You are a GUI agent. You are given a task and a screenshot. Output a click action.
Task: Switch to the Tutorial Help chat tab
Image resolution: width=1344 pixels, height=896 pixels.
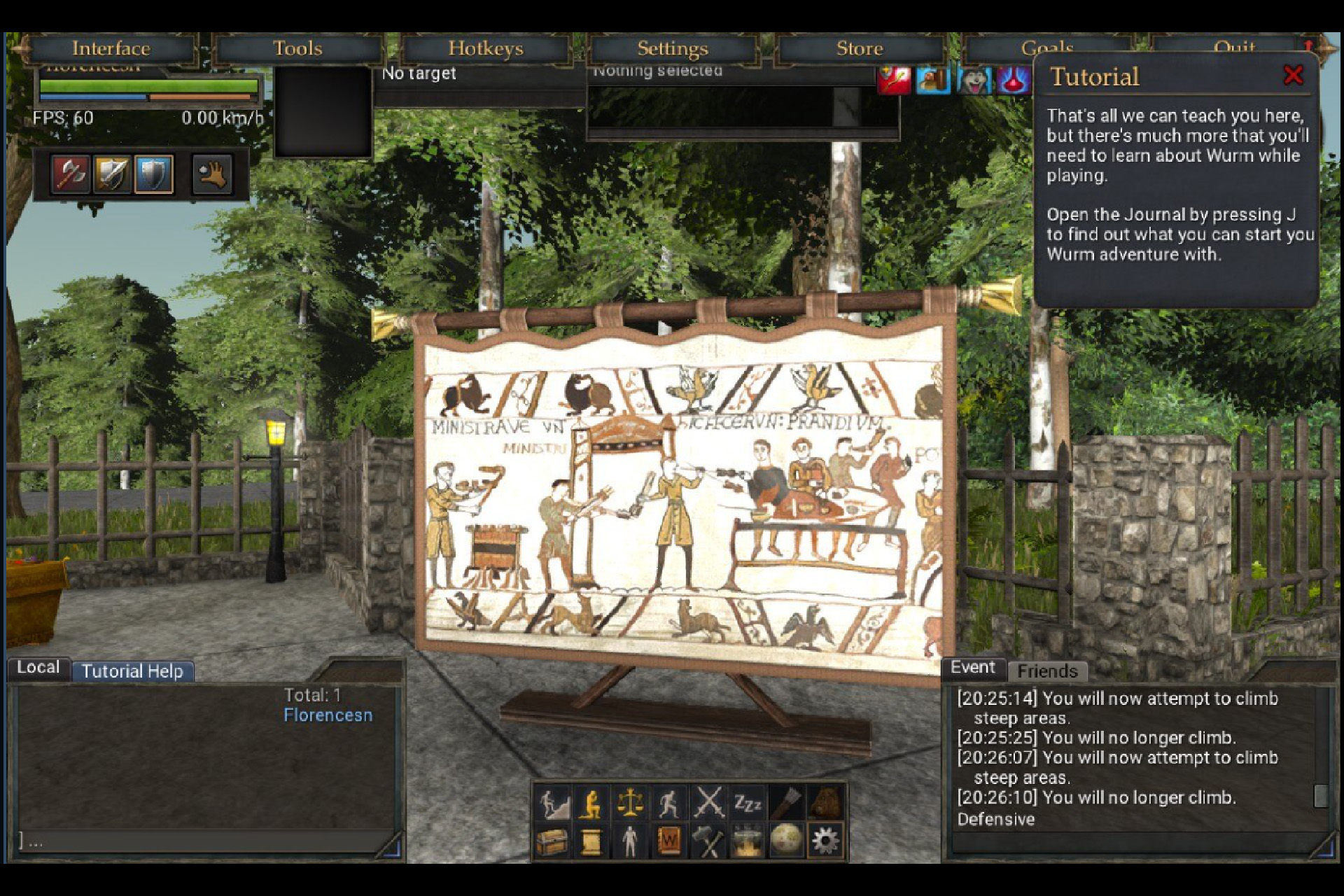pos(132,671)
